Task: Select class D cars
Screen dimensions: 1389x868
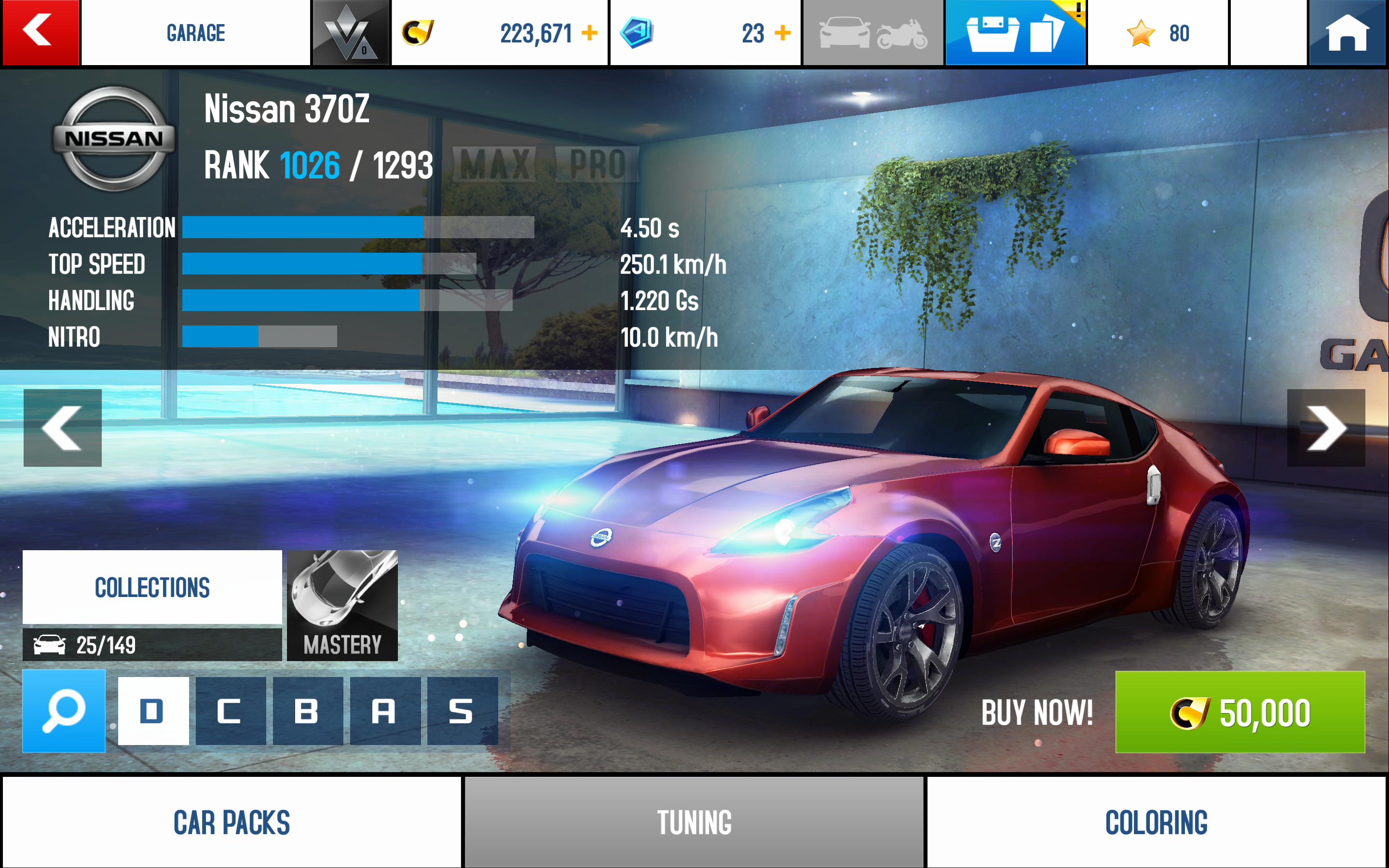Action: (153, 711)
